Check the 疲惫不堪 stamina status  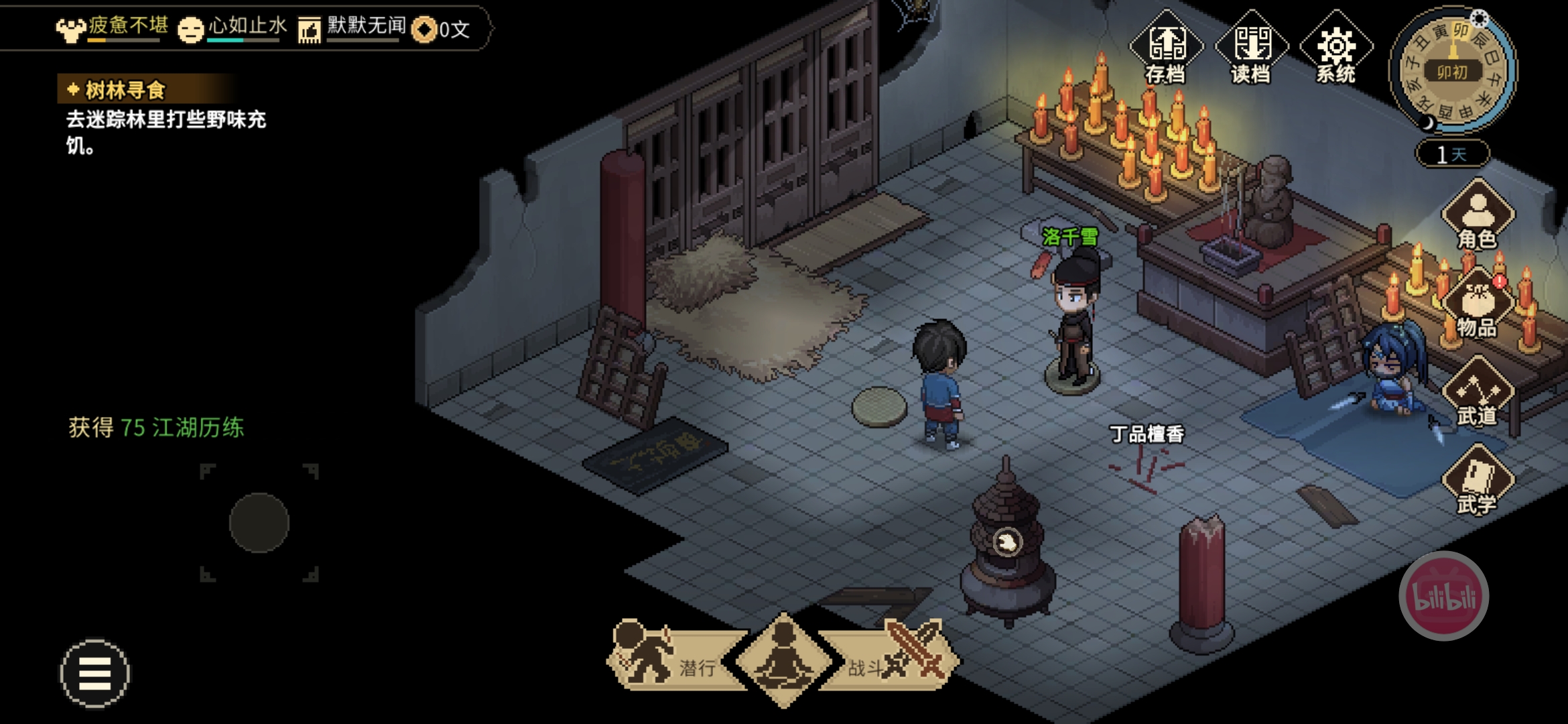111,28
